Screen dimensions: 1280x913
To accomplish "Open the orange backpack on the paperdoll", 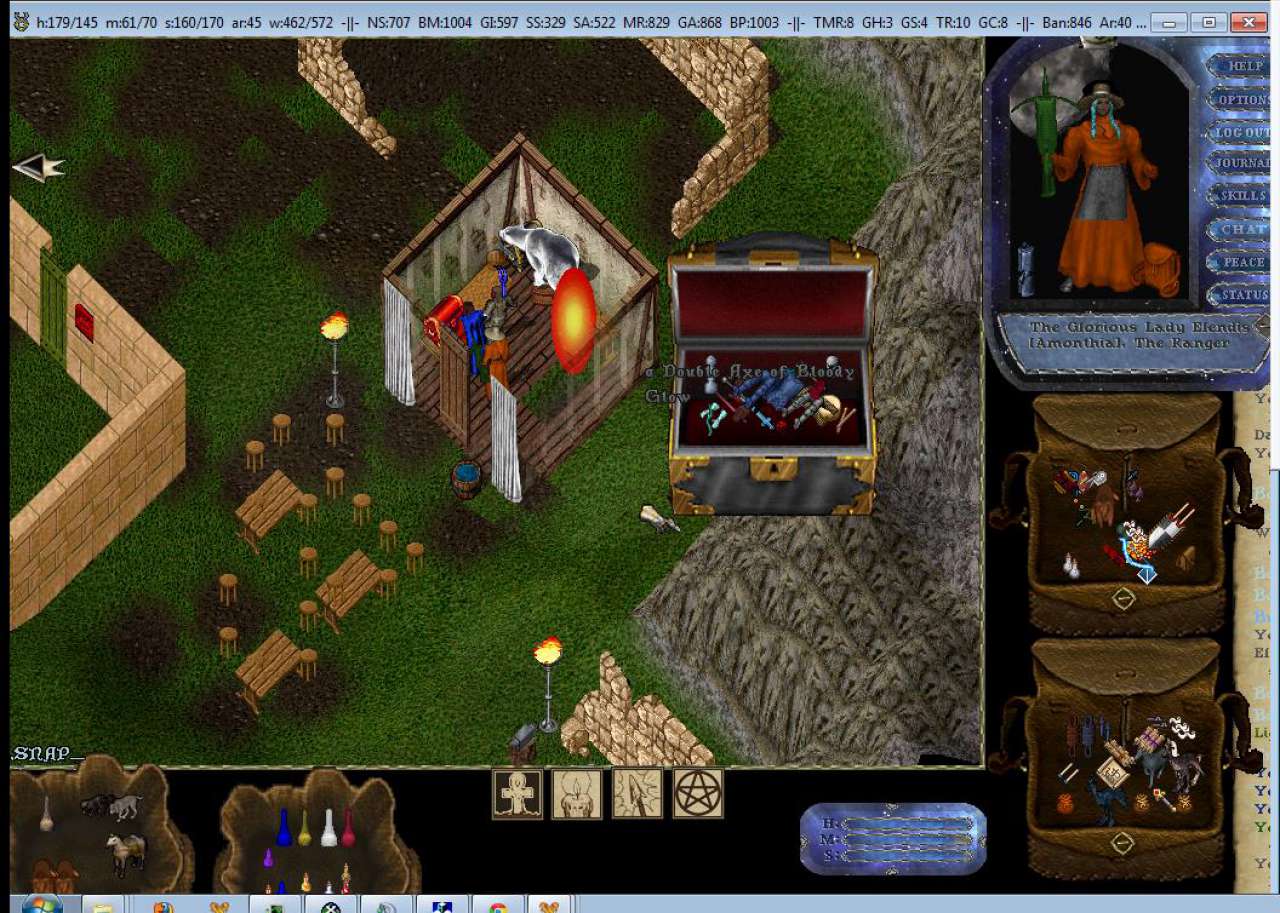I will tap(1158, 268).
